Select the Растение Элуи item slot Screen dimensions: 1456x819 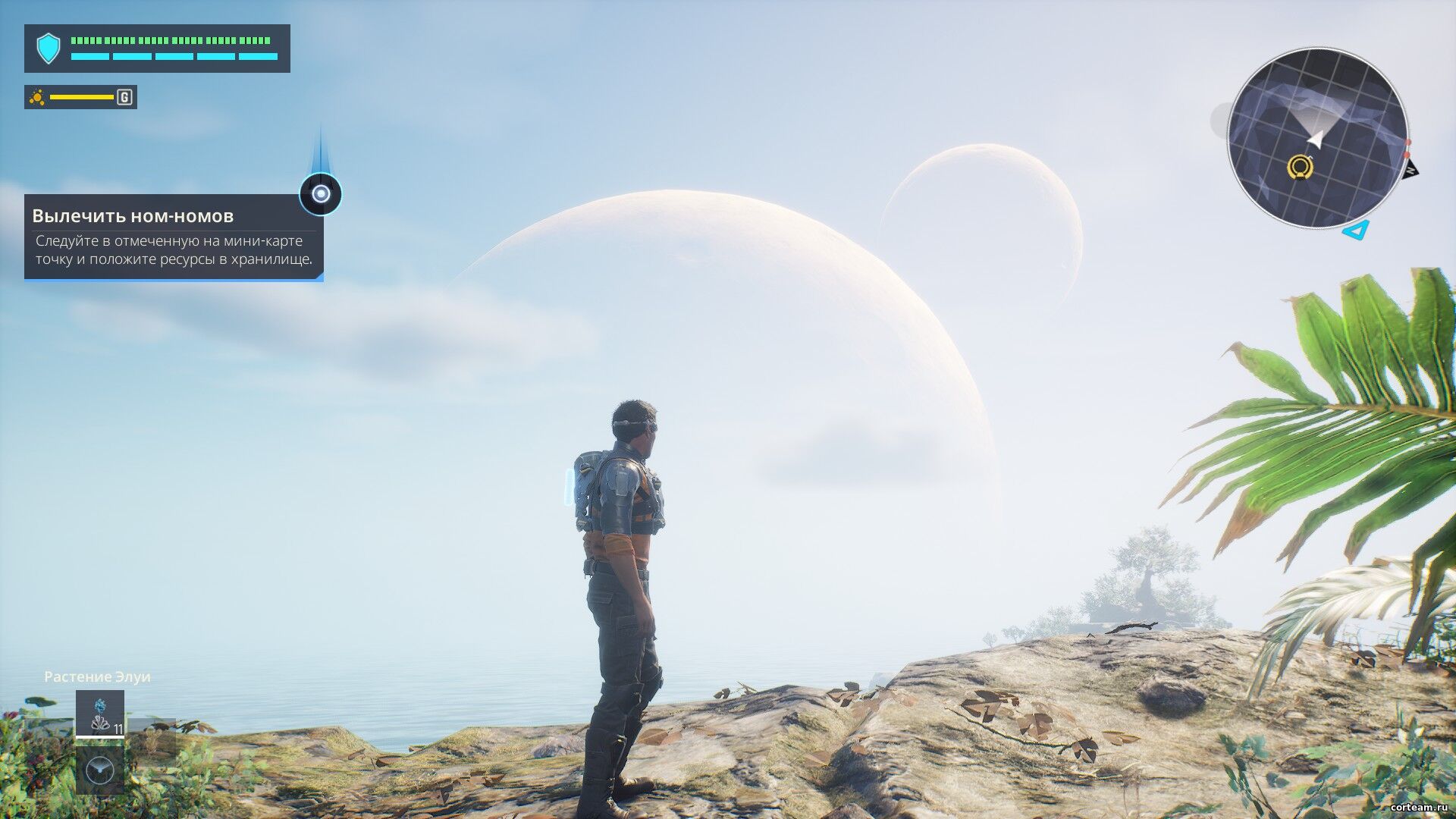point(99,713)
